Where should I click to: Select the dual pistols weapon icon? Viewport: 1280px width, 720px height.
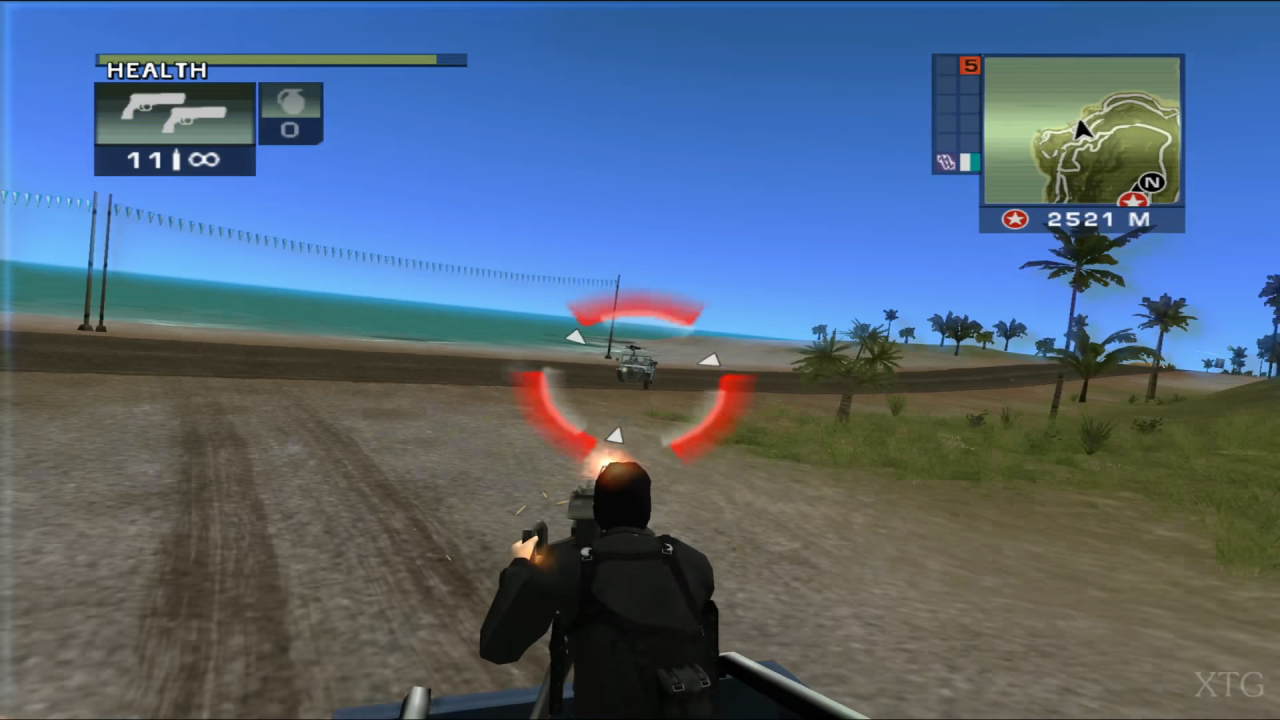point(172,113)
